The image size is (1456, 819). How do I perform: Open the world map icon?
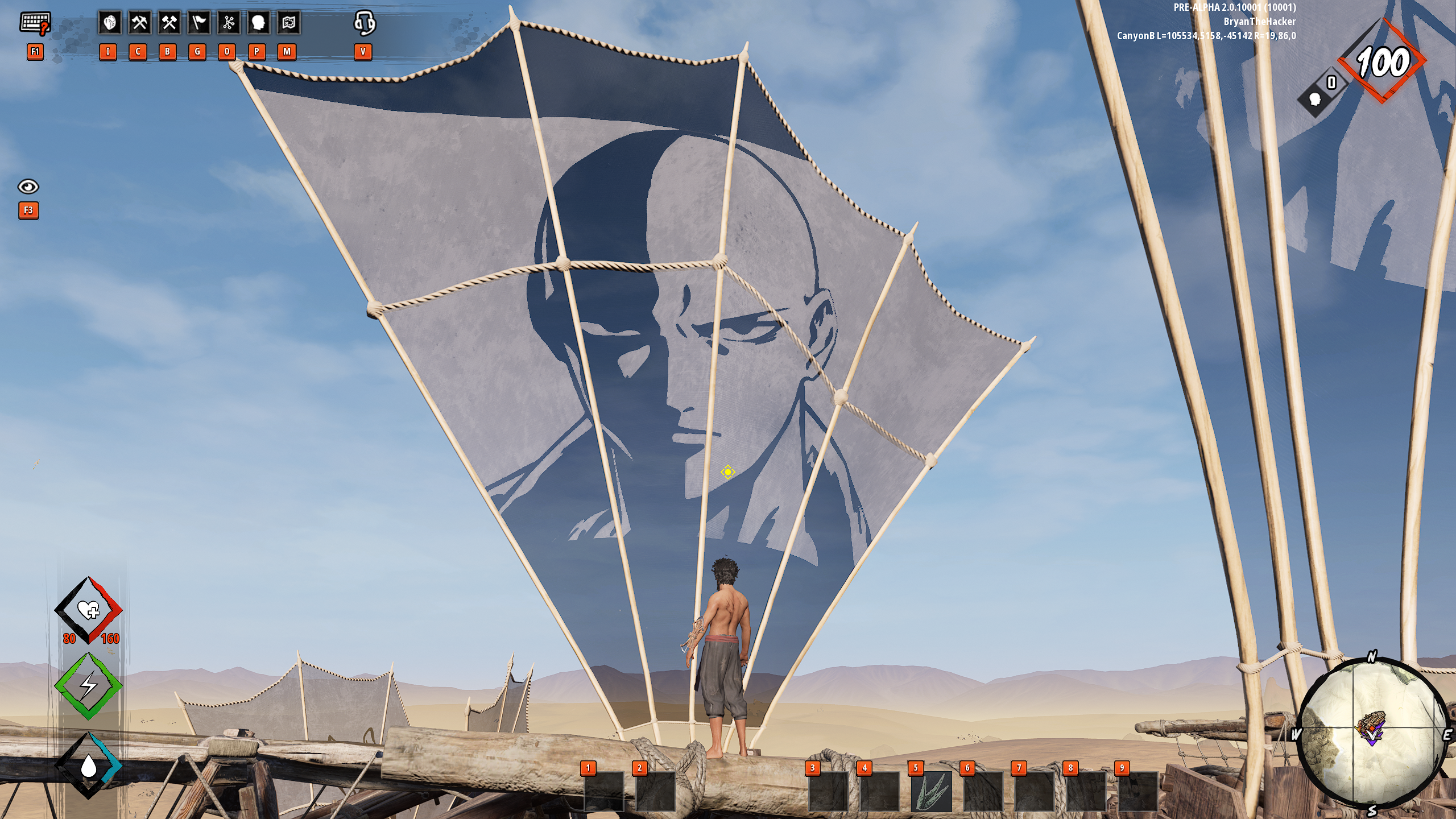tap(288, 23)
